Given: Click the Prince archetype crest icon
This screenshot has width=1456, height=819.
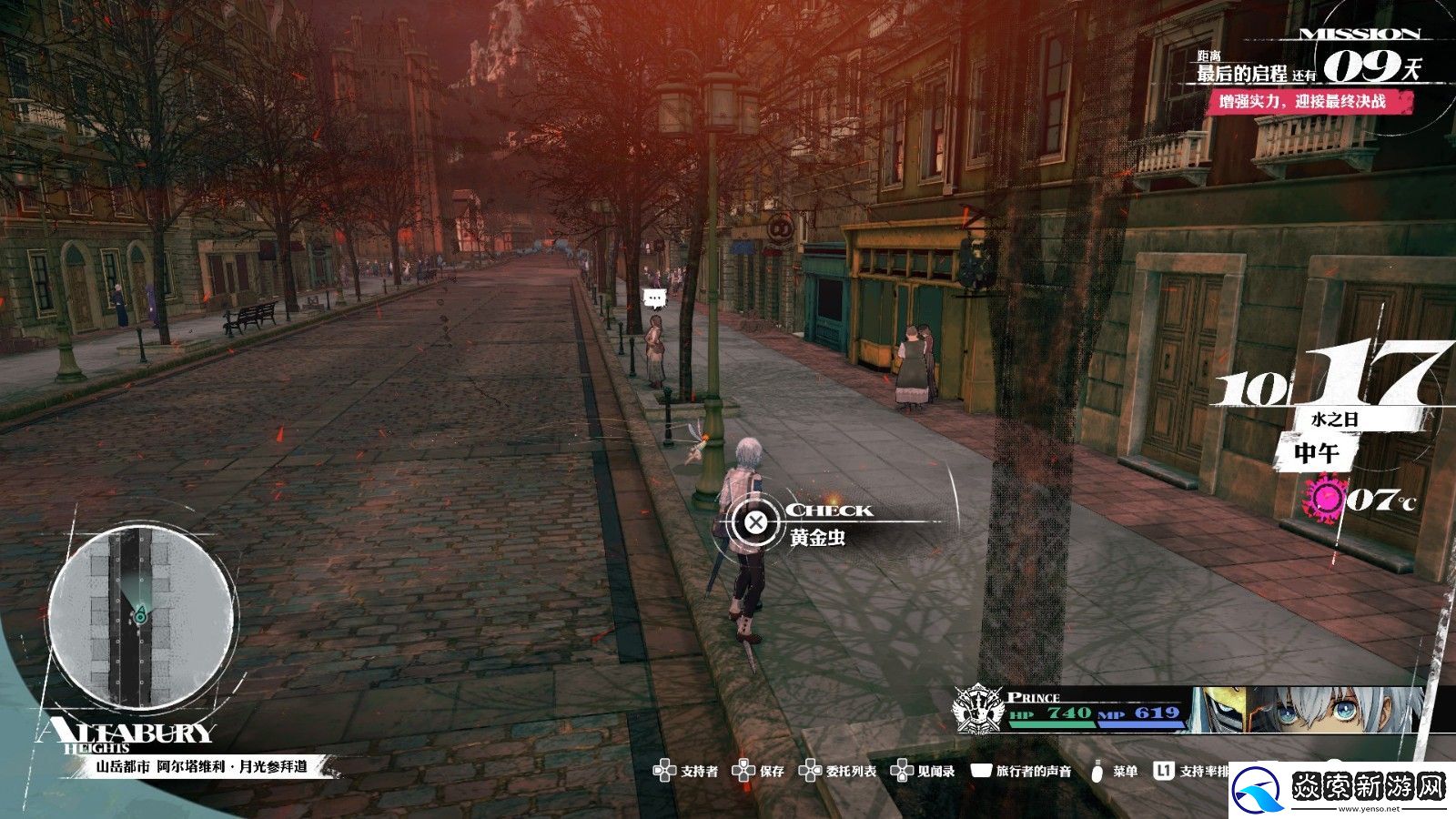Looking at the screenshot, I should point(977,709).
